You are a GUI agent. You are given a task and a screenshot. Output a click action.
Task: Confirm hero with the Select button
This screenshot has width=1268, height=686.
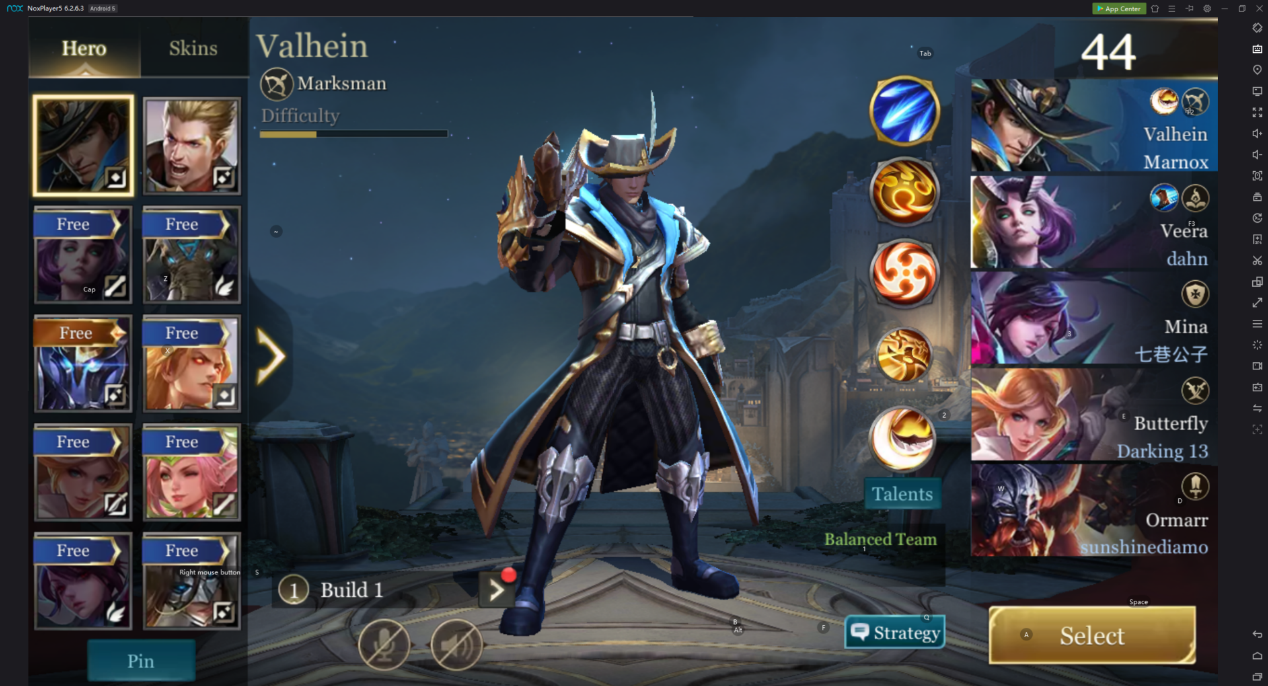click(1092, 635)
